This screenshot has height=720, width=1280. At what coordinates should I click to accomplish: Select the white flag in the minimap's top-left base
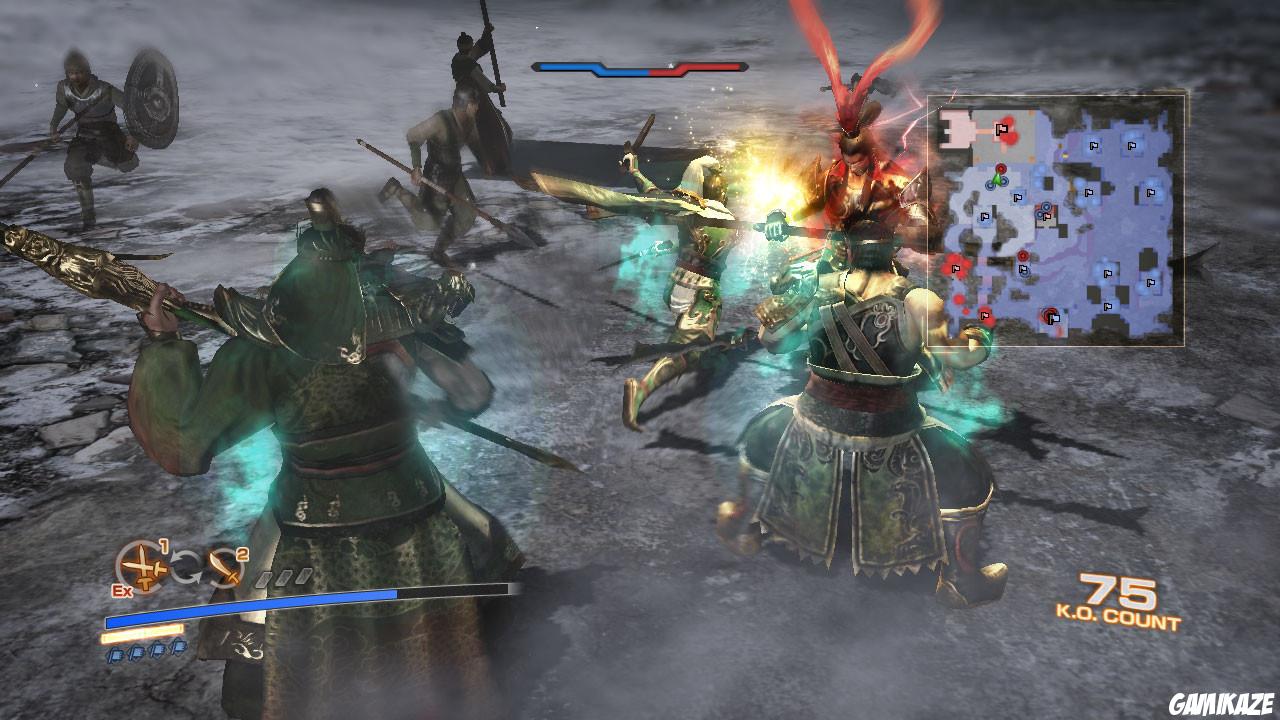(x=1001, y=128)
